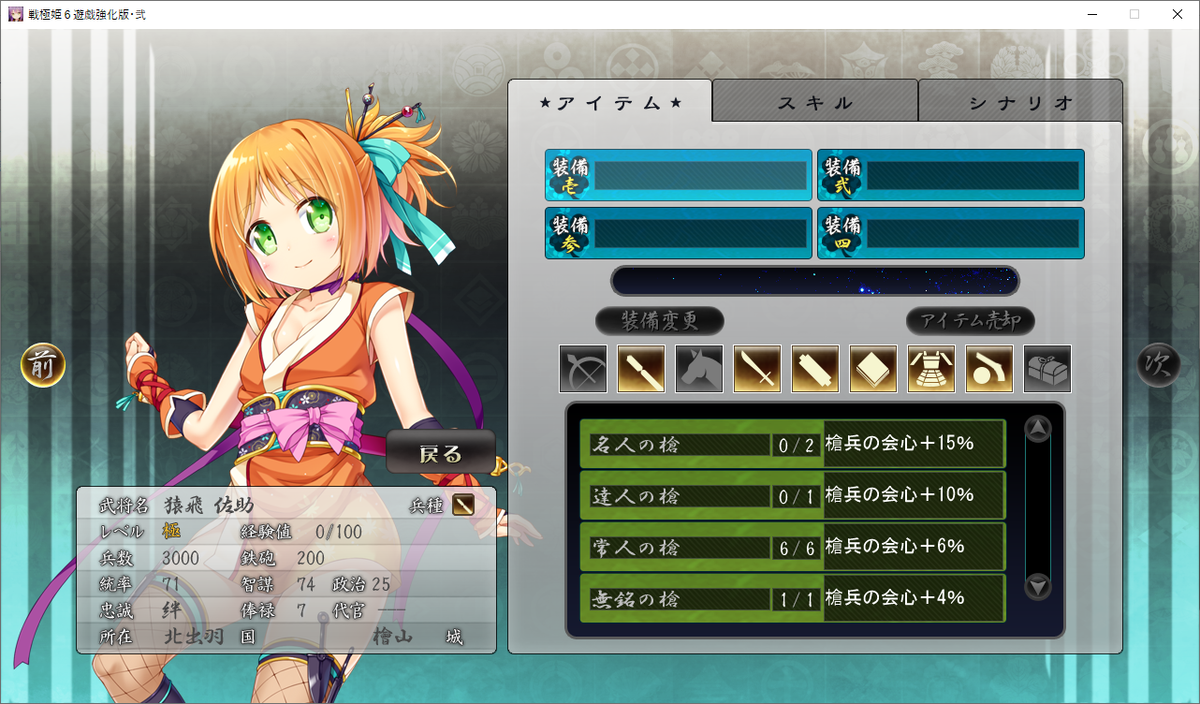The image size is (1200, 704).
Task: Switch to the スキル tab
Action: pyautogui.click(x=815, y=102)
